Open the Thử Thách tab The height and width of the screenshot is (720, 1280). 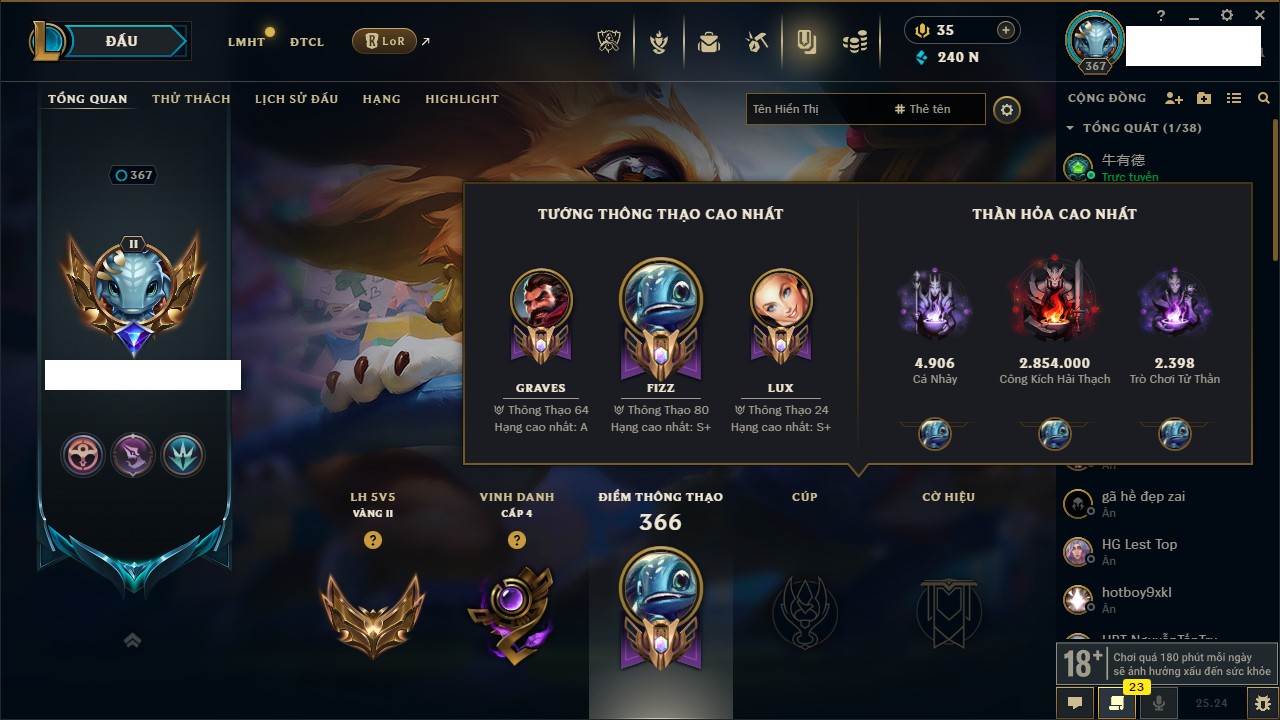(191, 99)
